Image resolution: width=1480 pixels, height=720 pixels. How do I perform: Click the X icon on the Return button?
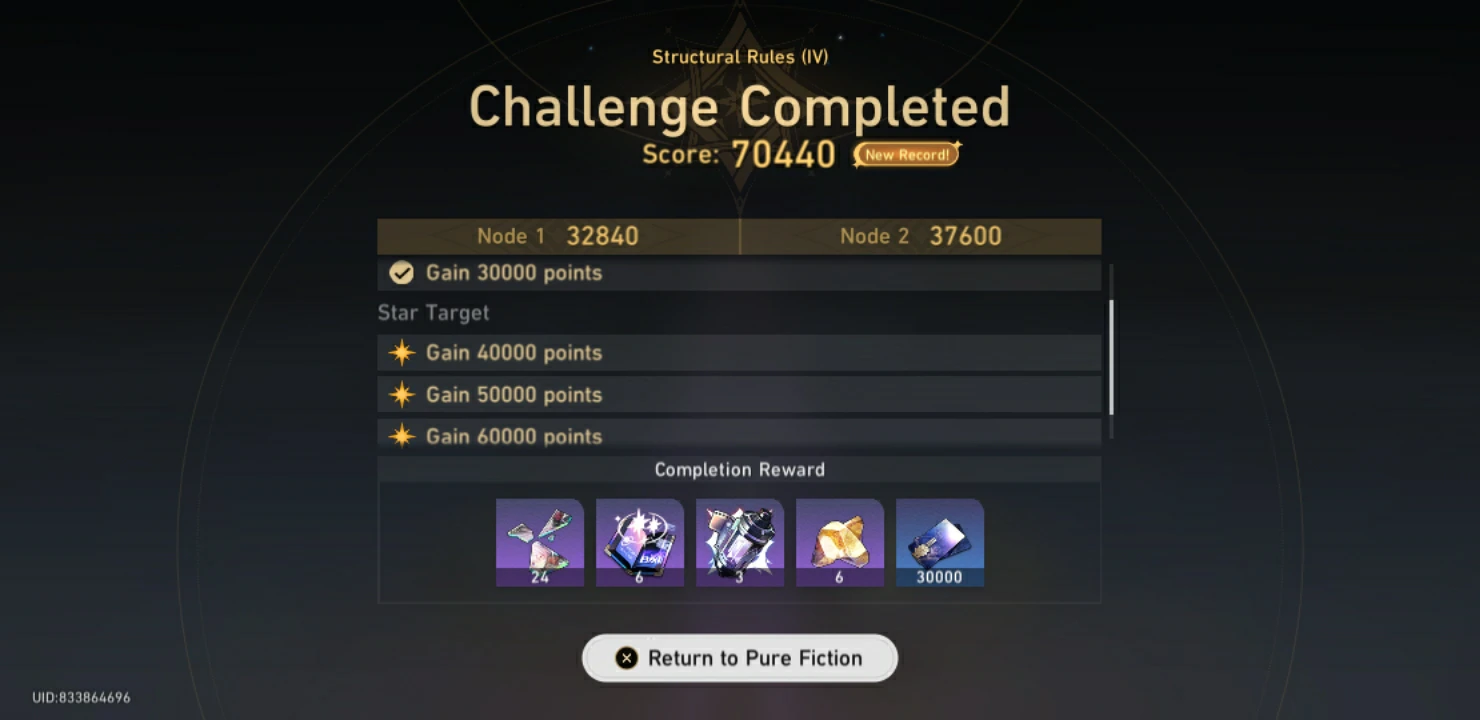pyautogui.click(x=627, y=658)
